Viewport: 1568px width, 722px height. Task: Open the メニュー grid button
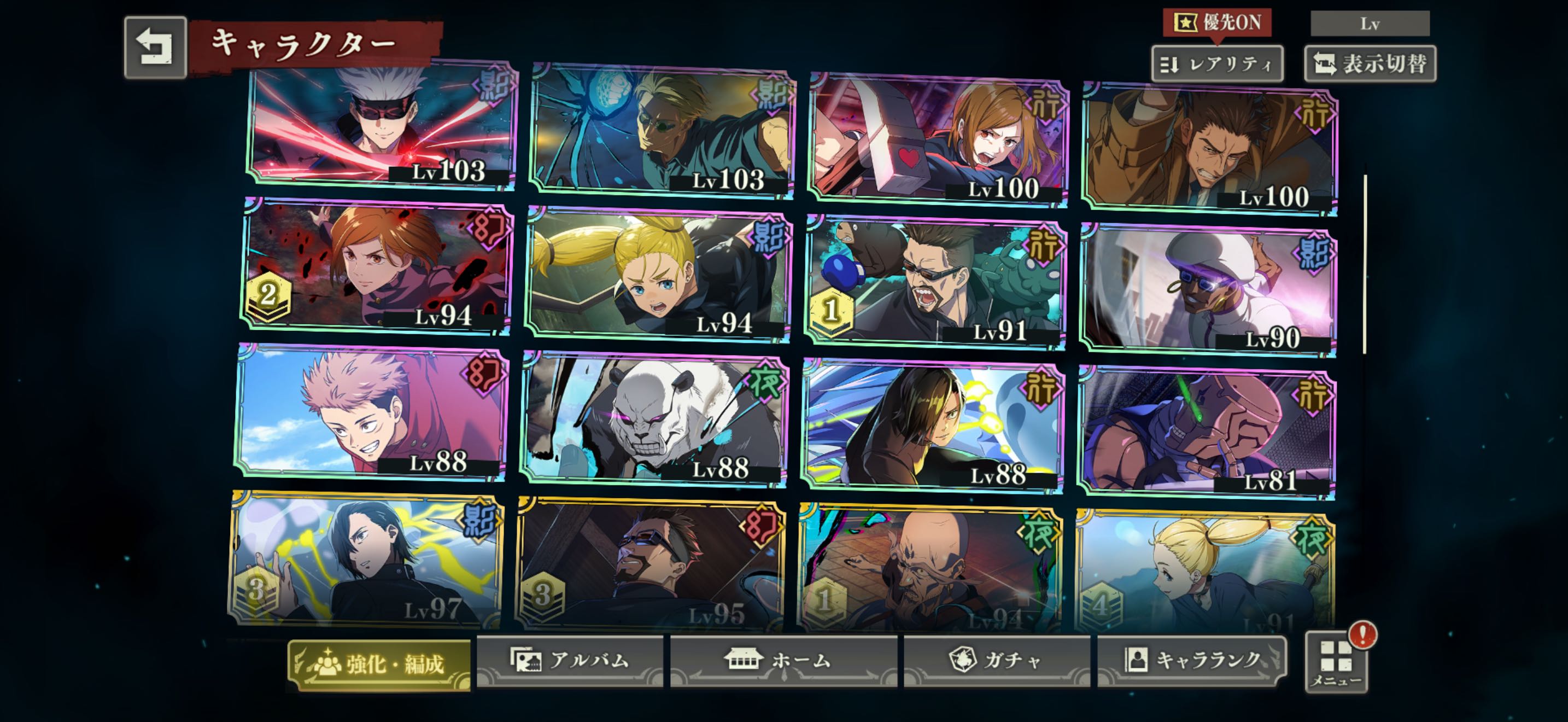1336,662
